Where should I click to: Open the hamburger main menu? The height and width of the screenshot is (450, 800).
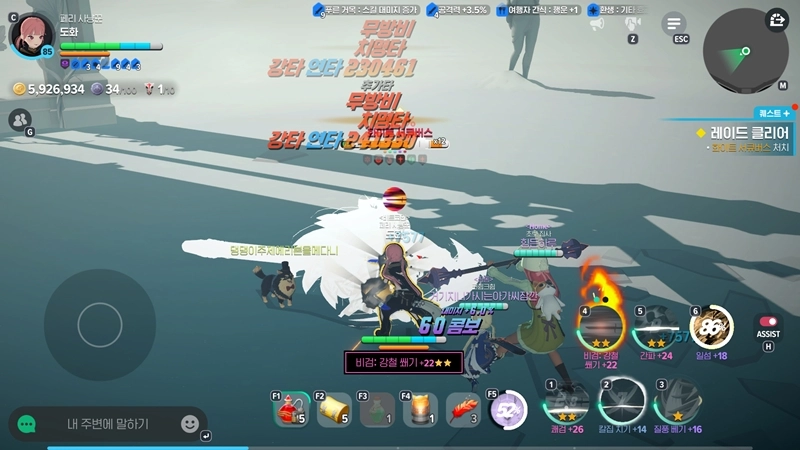[x=675, y=24]
